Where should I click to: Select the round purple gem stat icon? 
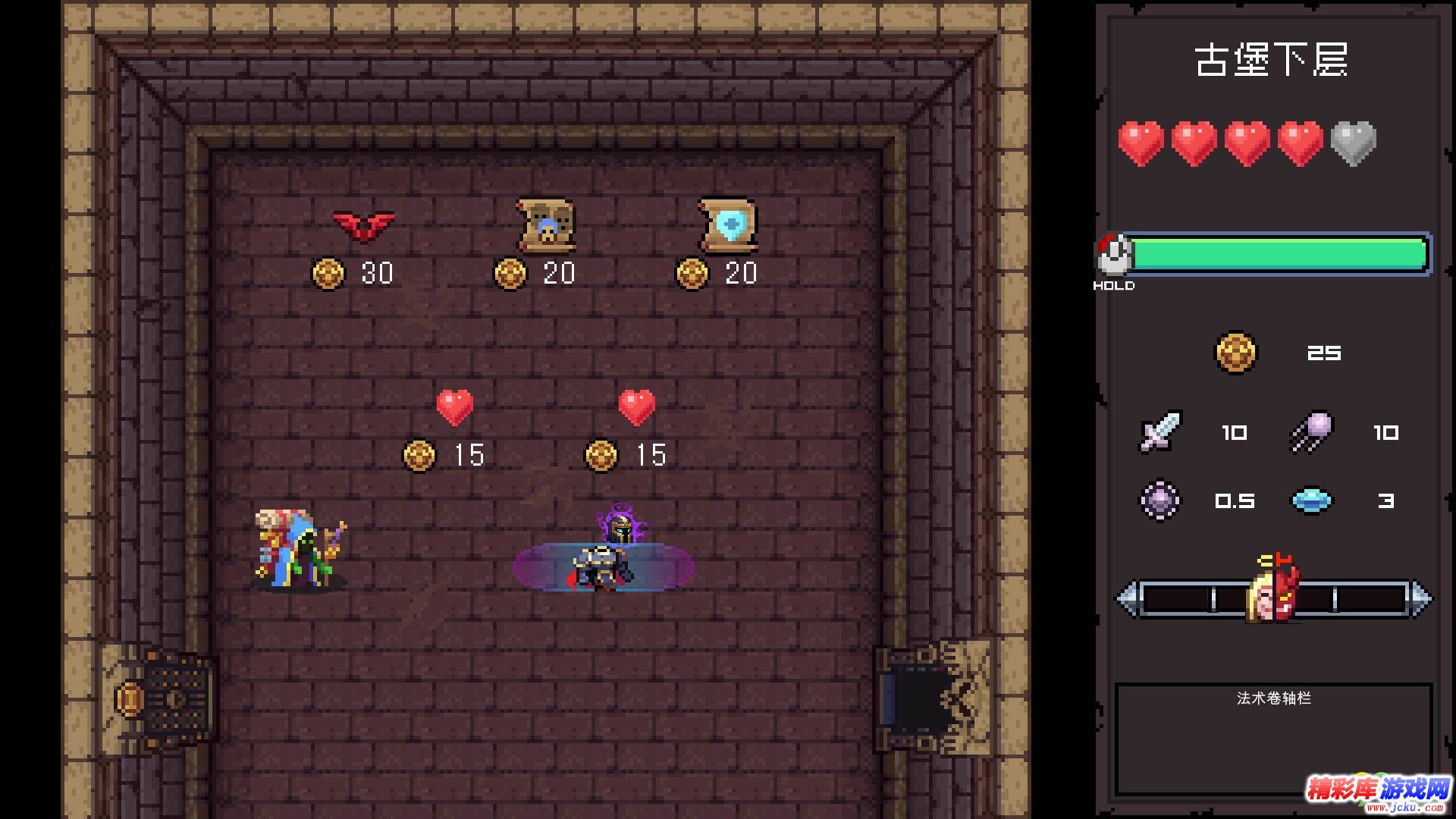[1160, 500]
